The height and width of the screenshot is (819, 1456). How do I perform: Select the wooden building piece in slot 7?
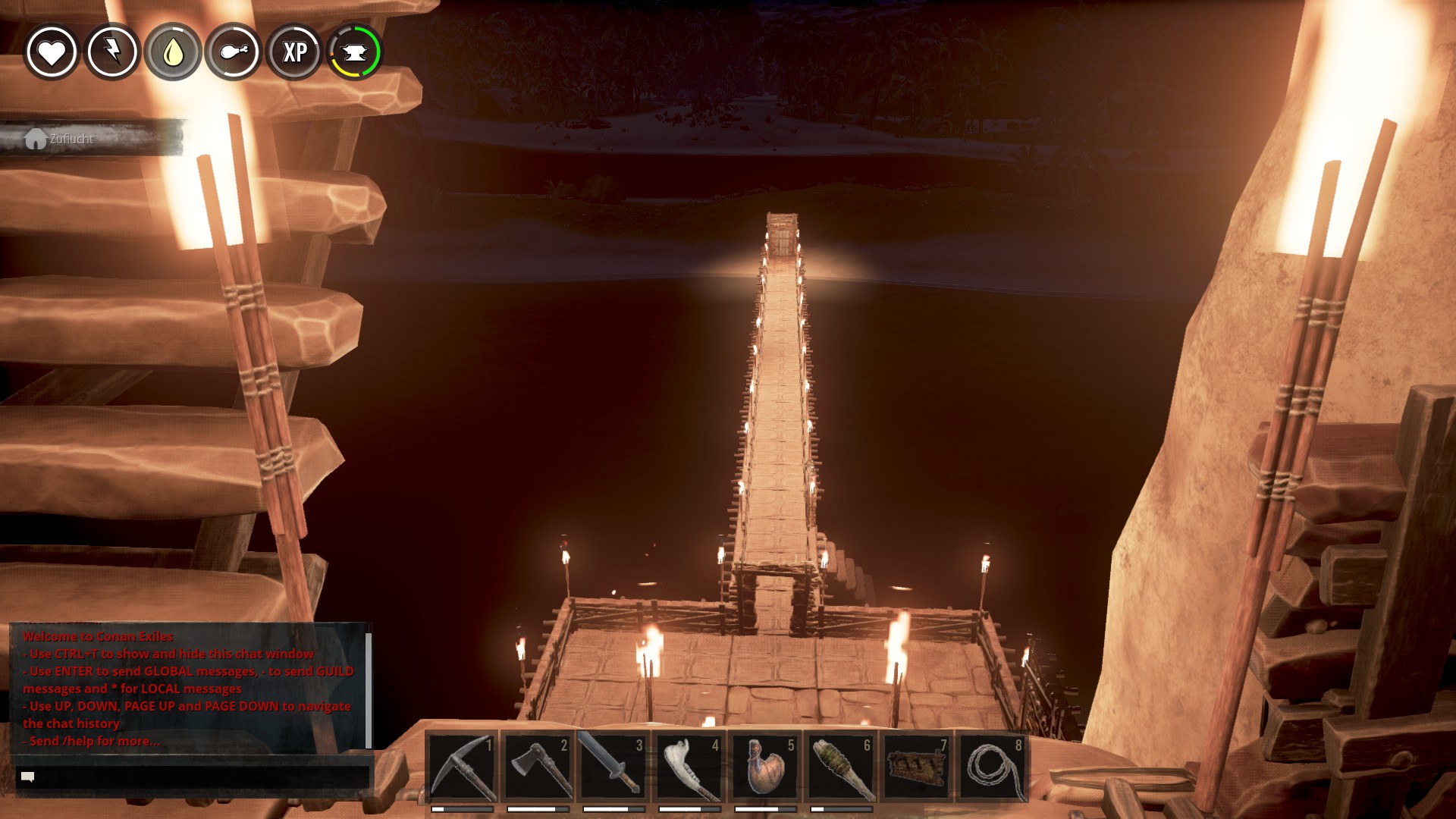pos(917,766)
